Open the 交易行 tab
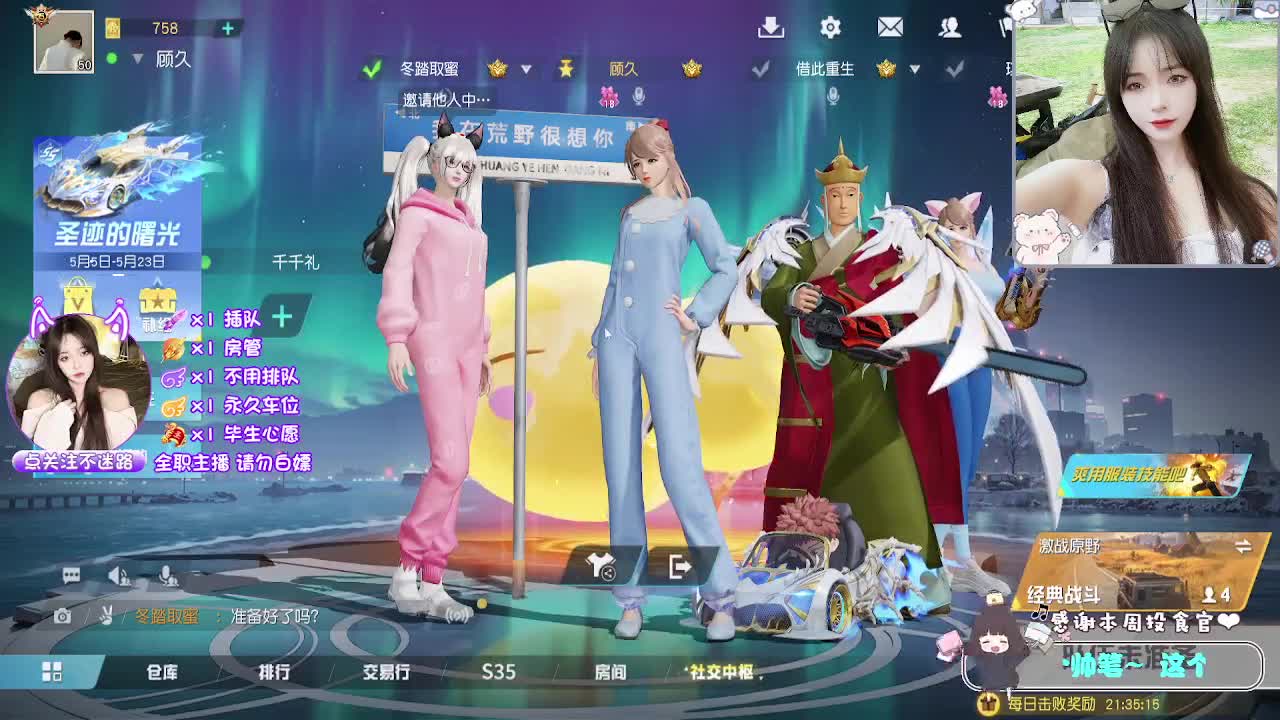Image resolution: width=1280 pixels, height=720 pixels. click(x=384, y=673)
